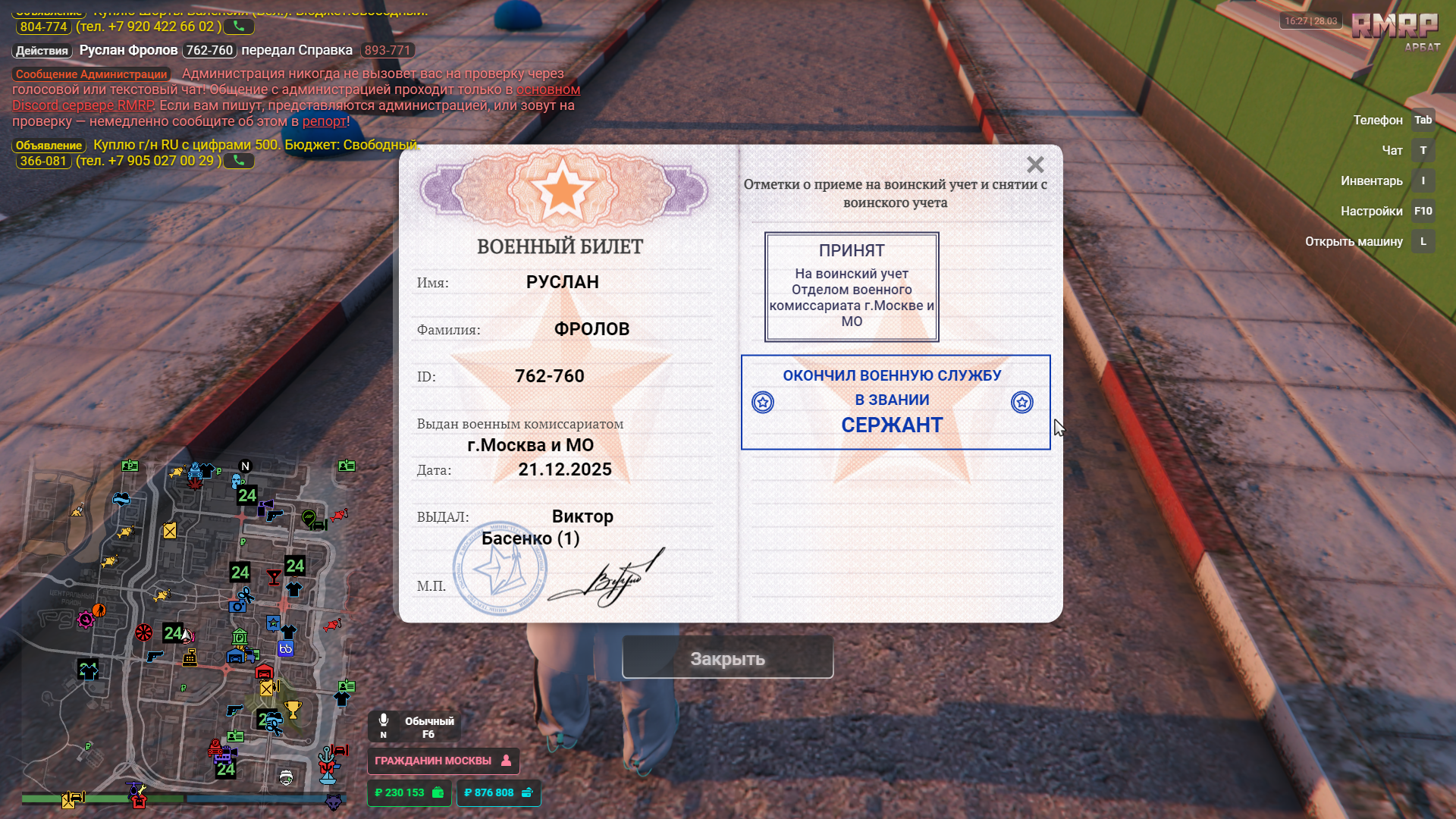This screenshot has height=819, width=1456.
Task: Call the advertiser with number ending 00 29
Action: pos(239,161)
